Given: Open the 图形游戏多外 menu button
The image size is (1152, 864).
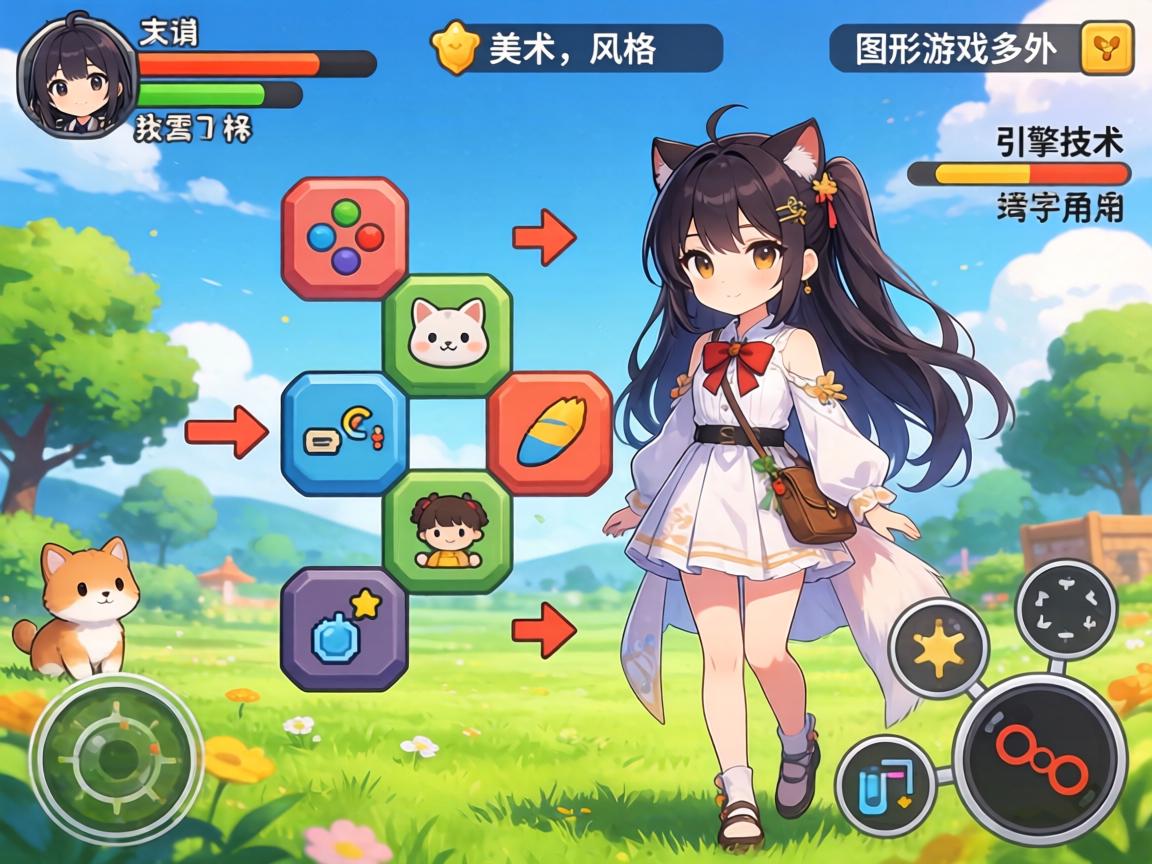Looking at the screenshot, I should point(955,48).
